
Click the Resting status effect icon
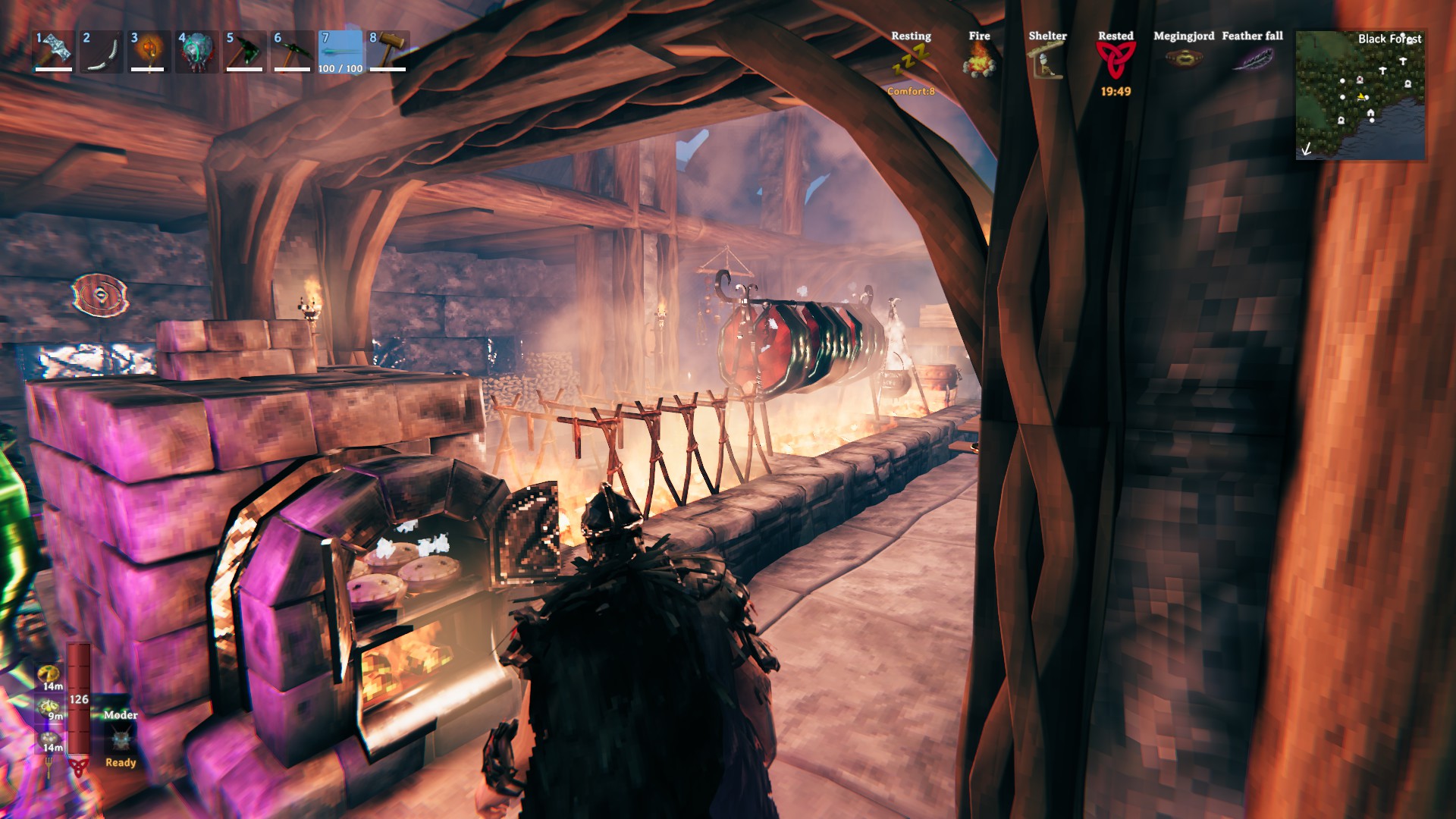910,61
